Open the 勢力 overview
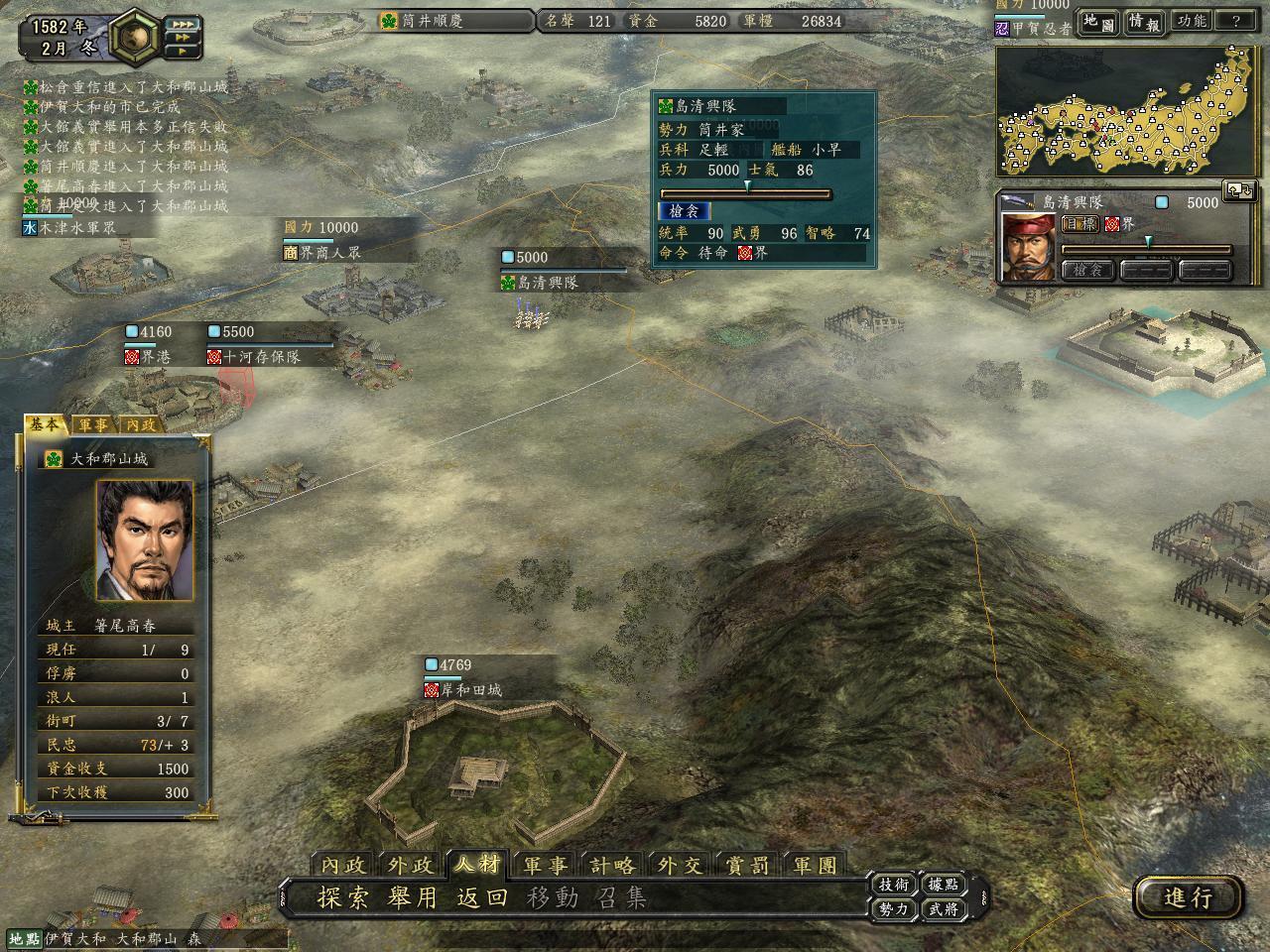Viewport: 1270px width, 952px height. click(893, 908)
